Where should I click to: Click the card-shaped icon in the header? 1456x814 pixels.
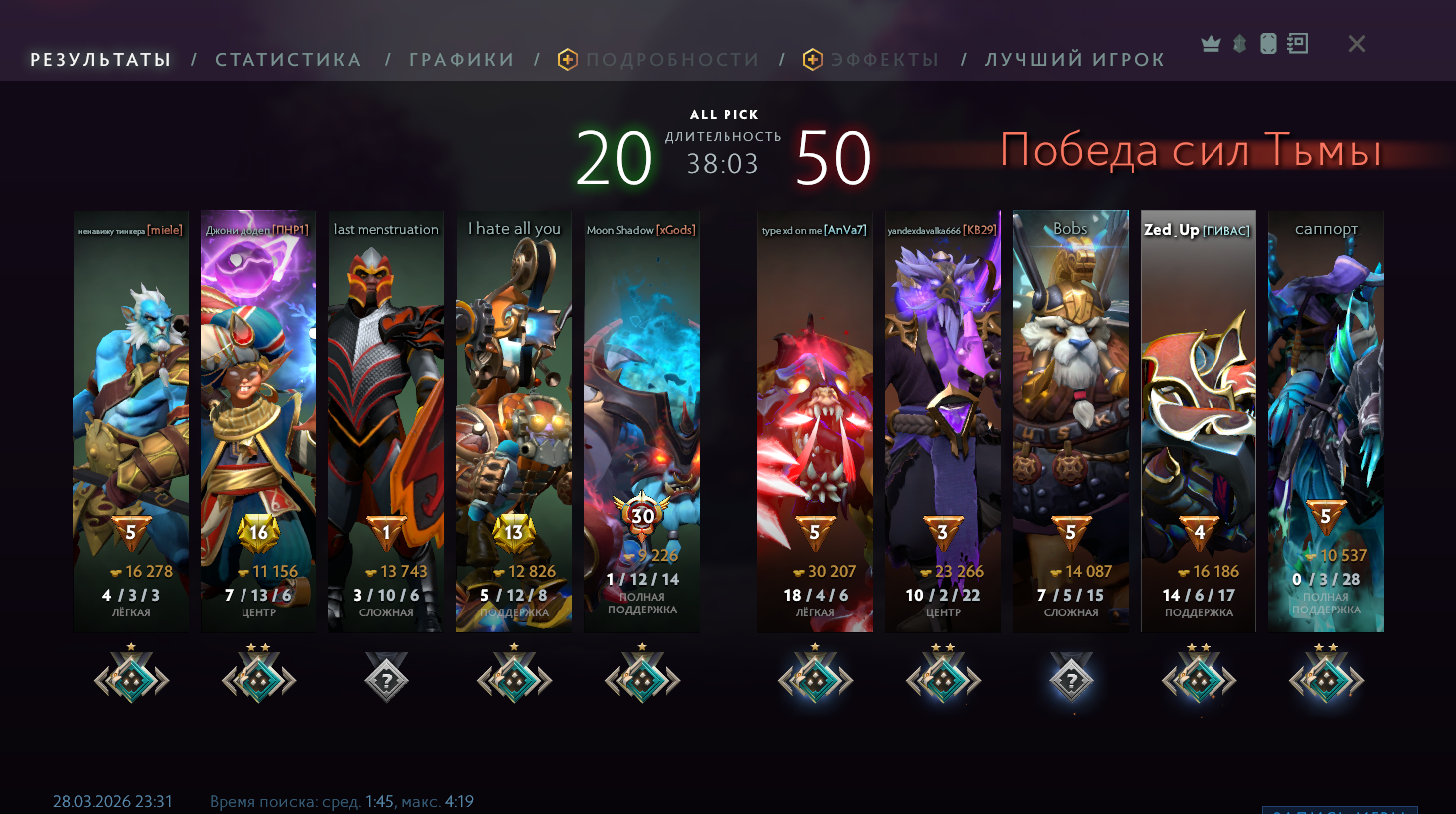tap(1268, 44)
